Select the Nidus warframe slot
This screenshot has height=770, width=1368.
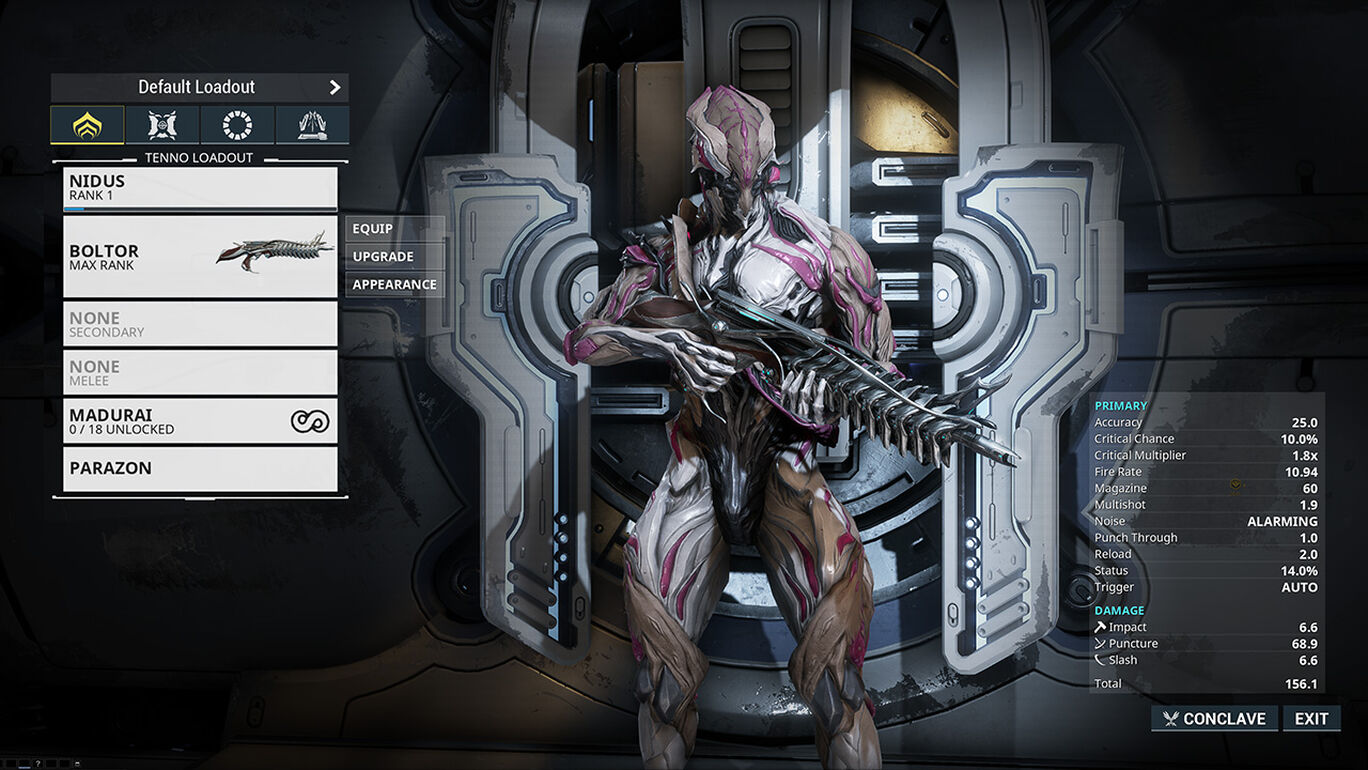tap(200, 188)
